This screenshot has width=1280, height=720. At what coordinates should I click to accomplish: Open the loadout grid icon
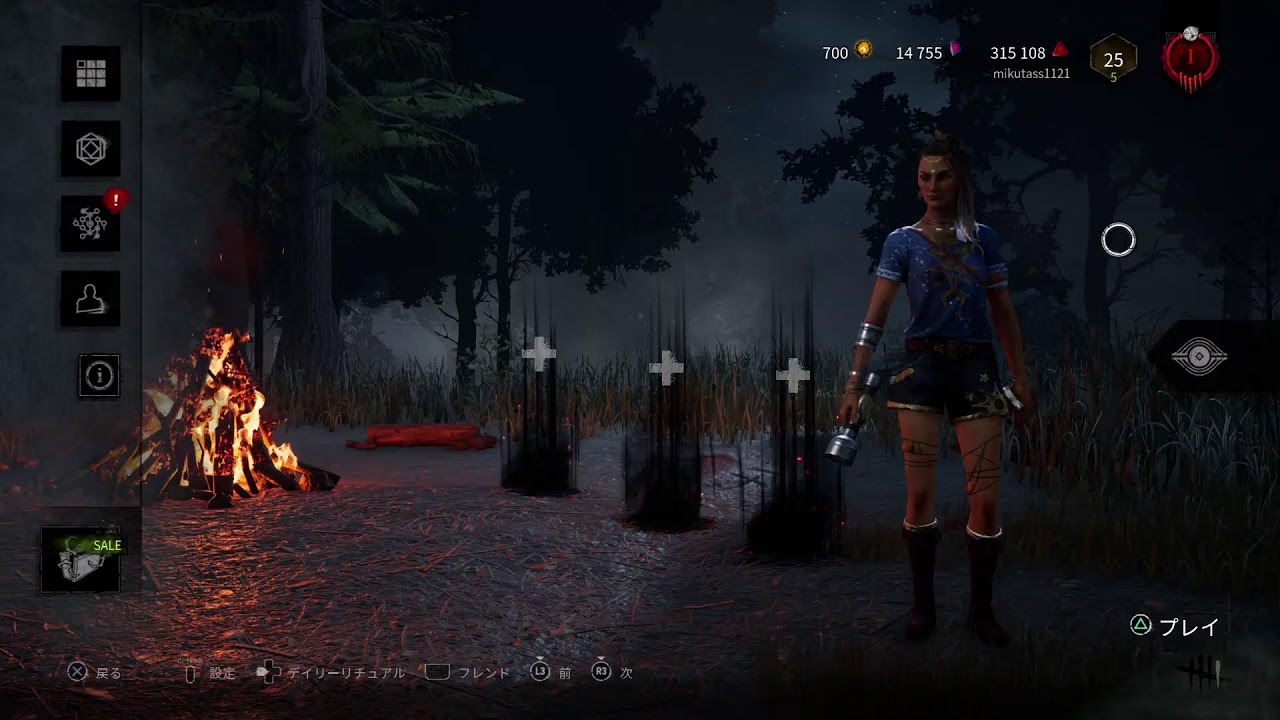point(91,73)
